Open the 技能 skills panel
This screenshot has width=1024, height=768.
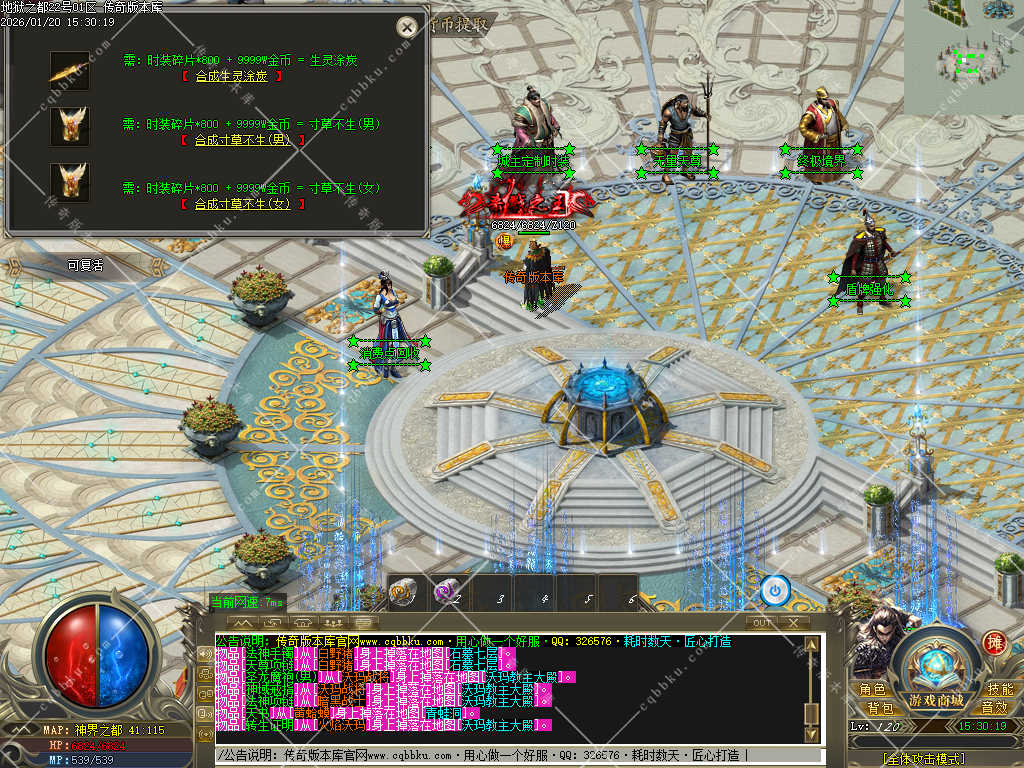point(999,690)
